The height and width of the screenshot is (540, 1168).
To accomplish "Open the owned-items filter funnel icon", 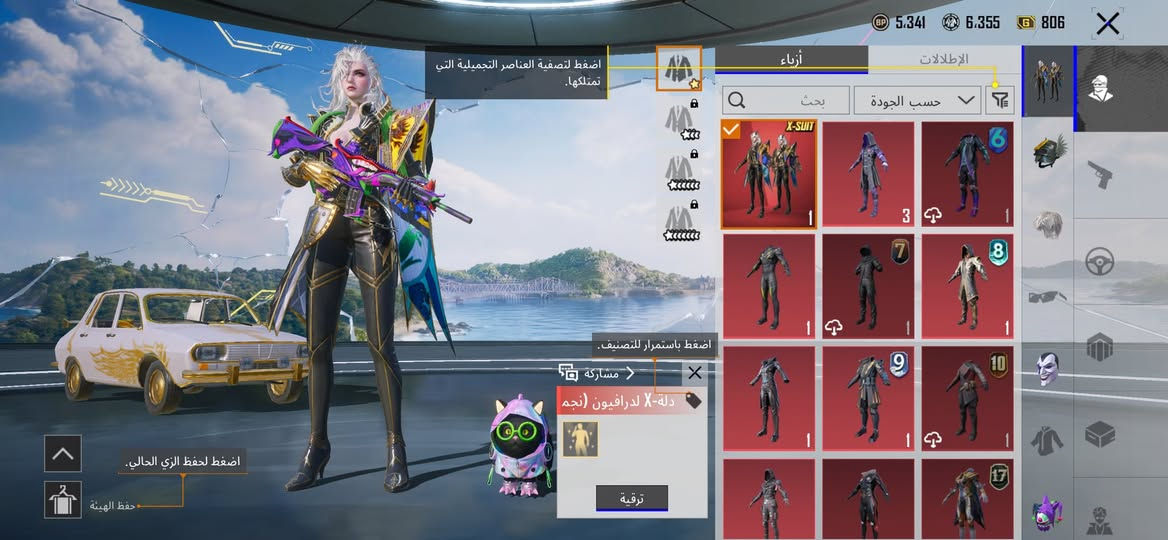I will click(x=998, y=100).
